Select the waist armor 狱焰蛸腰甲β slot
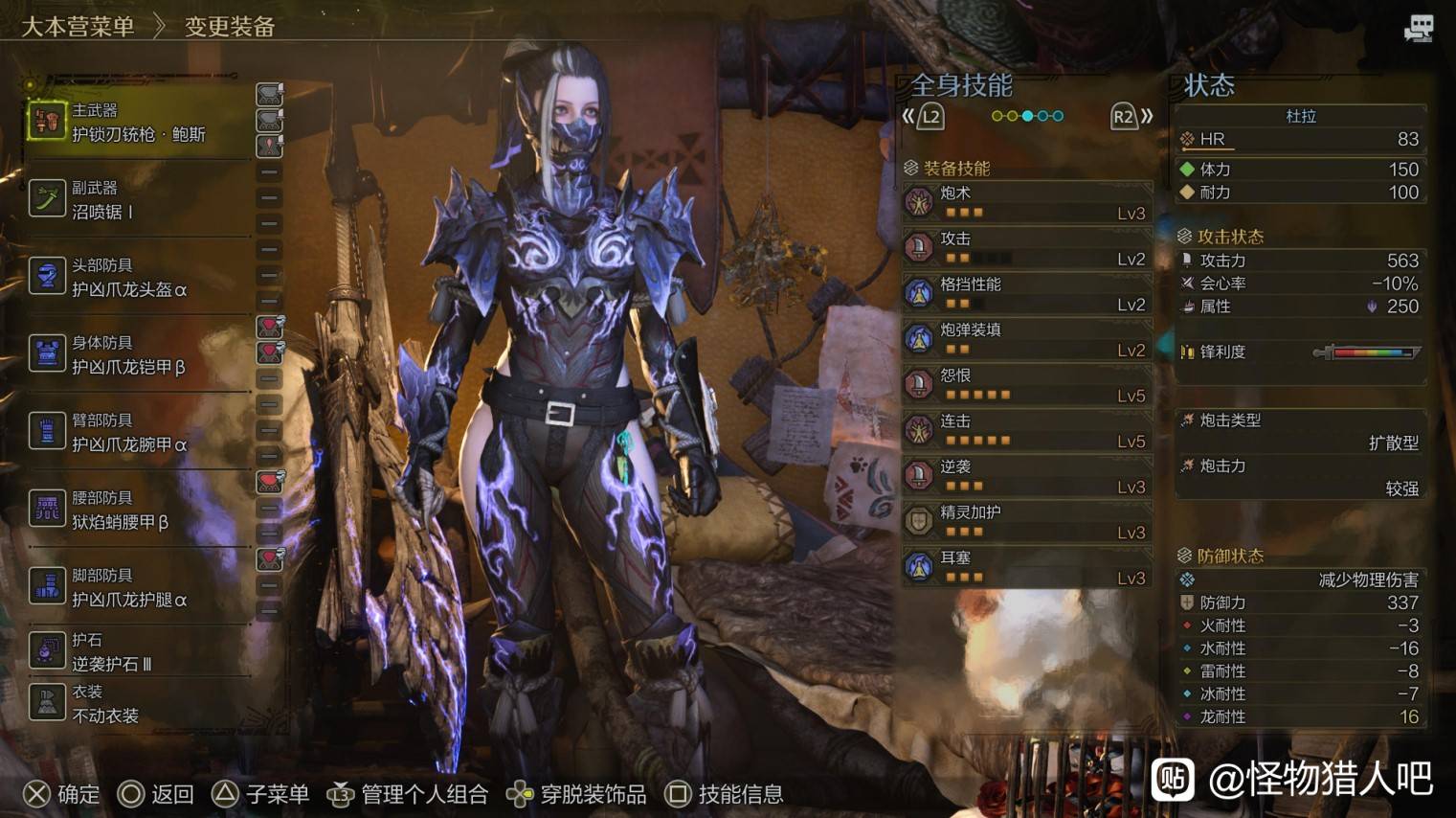1456x818 pixels. [138, 510]
